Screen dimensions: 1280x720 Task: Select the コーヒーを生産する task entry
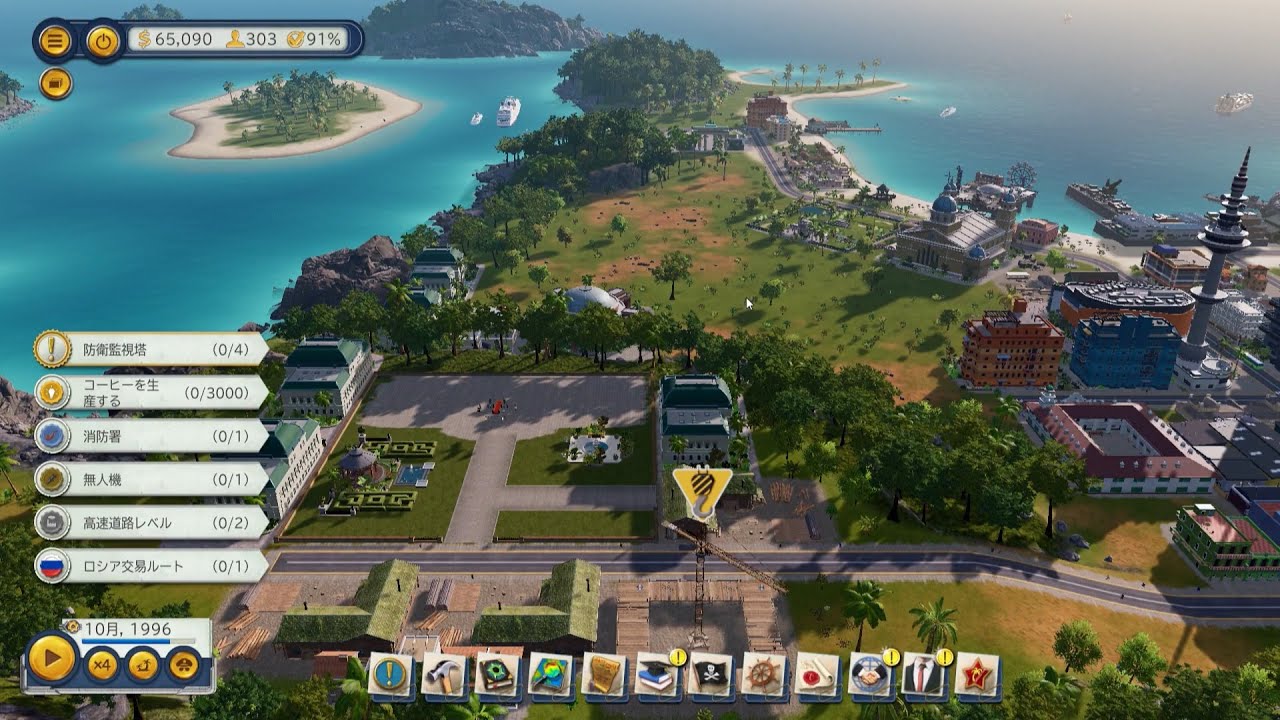click(150, 392)
